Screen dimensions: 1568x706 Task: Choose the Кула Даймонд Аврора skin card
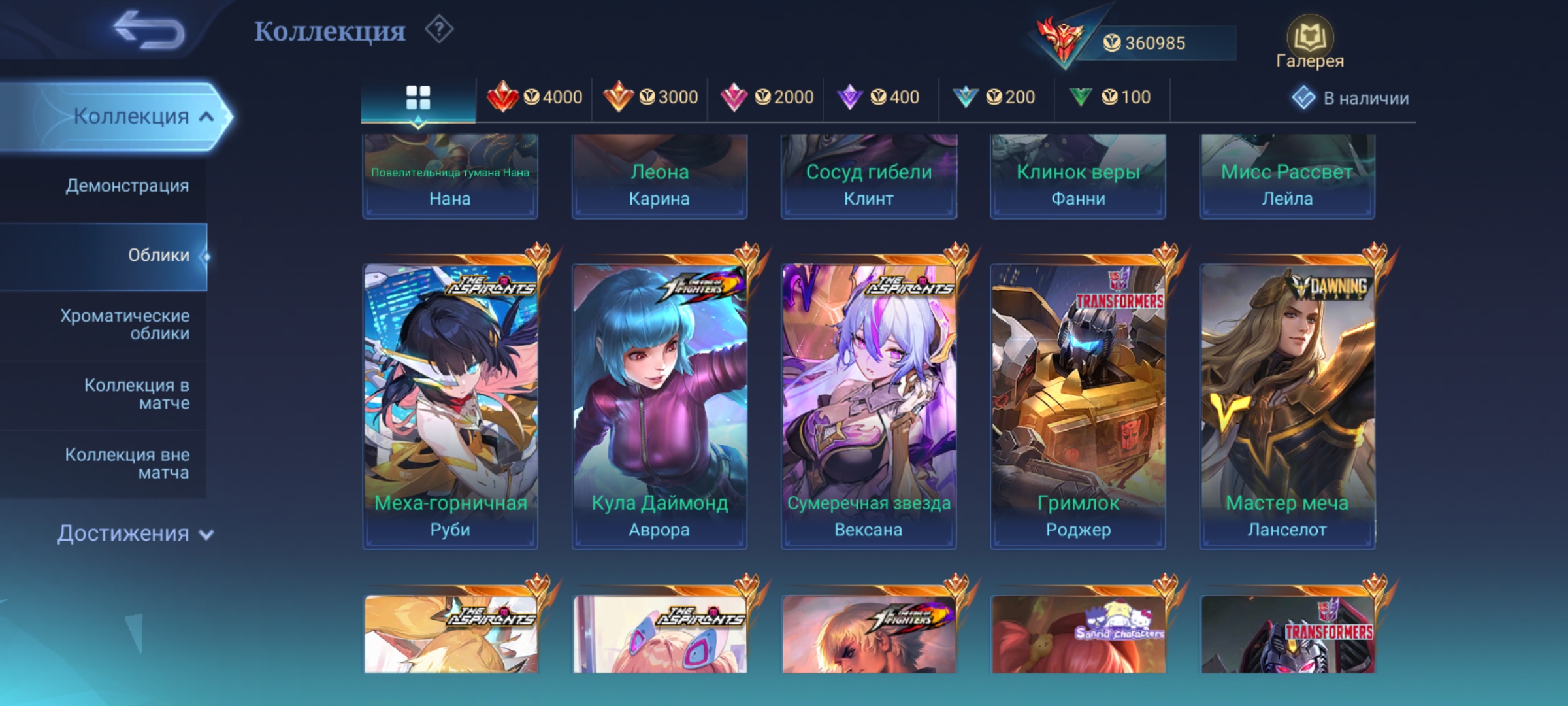click(x=659, y=405)
